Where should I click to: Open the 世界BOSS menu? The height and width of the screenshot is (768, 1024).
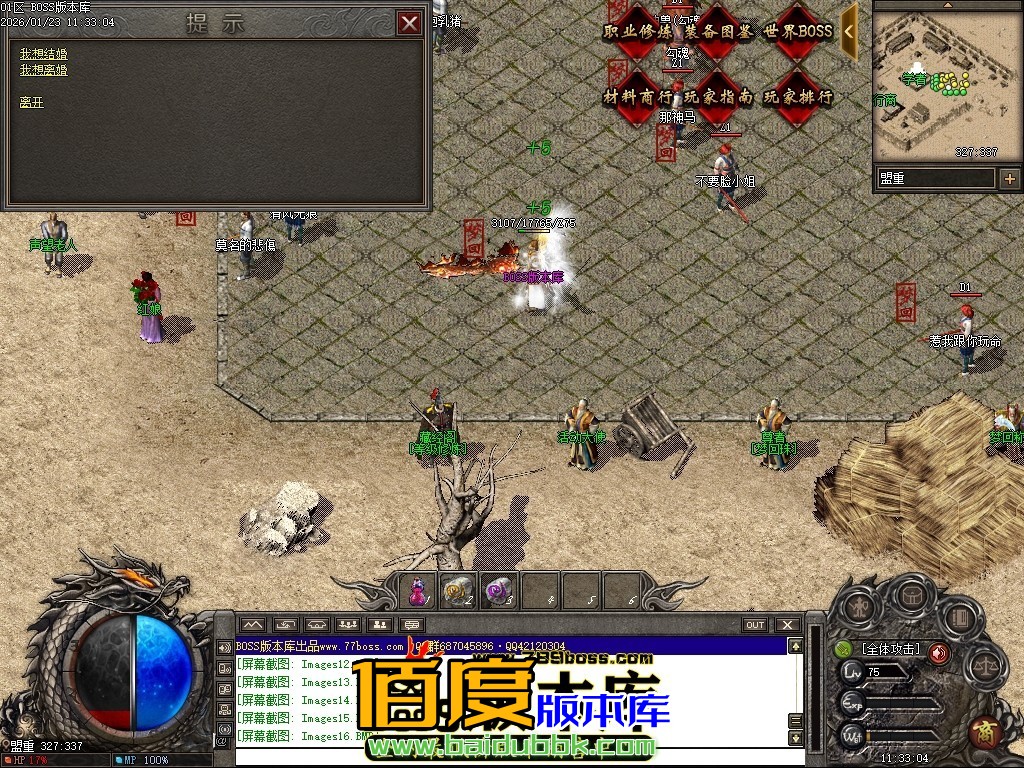tap(797, 31)
